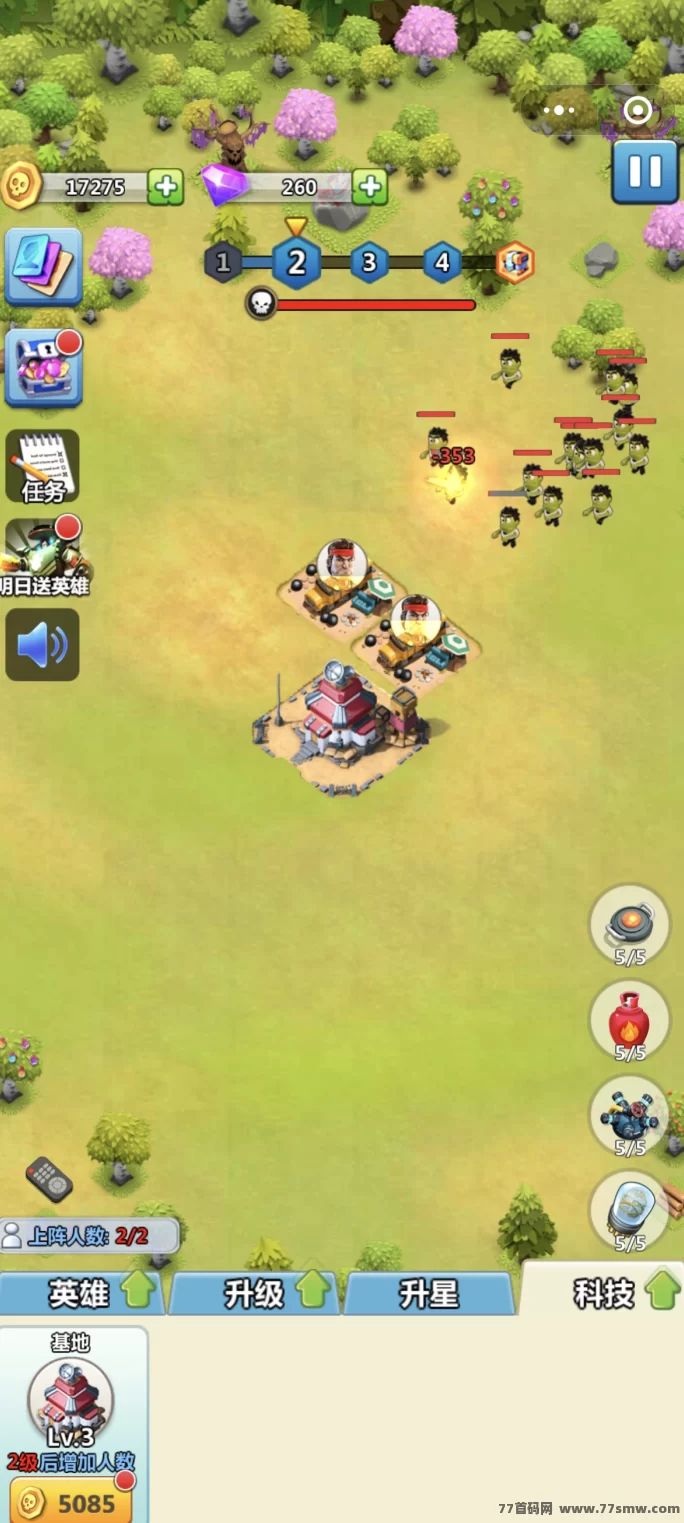Open the card collection icon
Image resolution: width=684 pixels, height=1523 pixels.
tap(43, 266)
